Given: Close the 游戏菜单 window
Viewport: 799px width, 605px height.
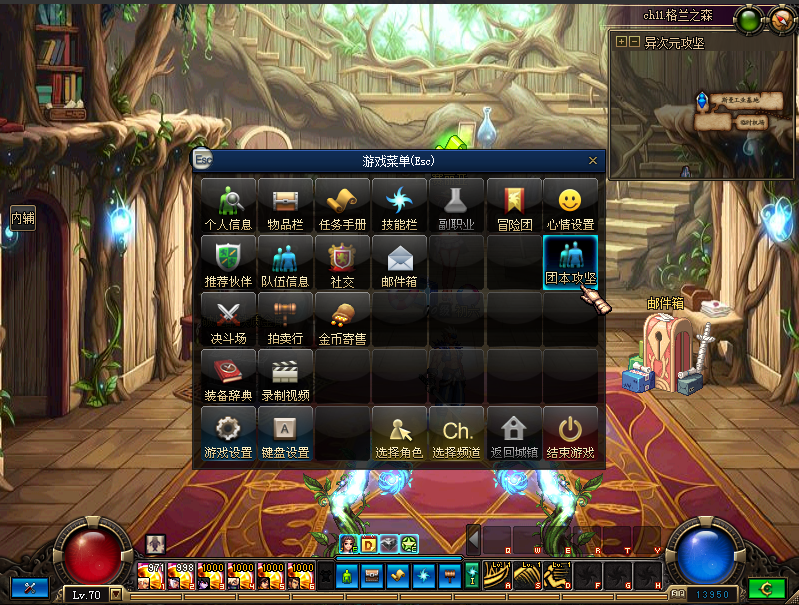Looking at the screenshot, I should click(592, 160).
